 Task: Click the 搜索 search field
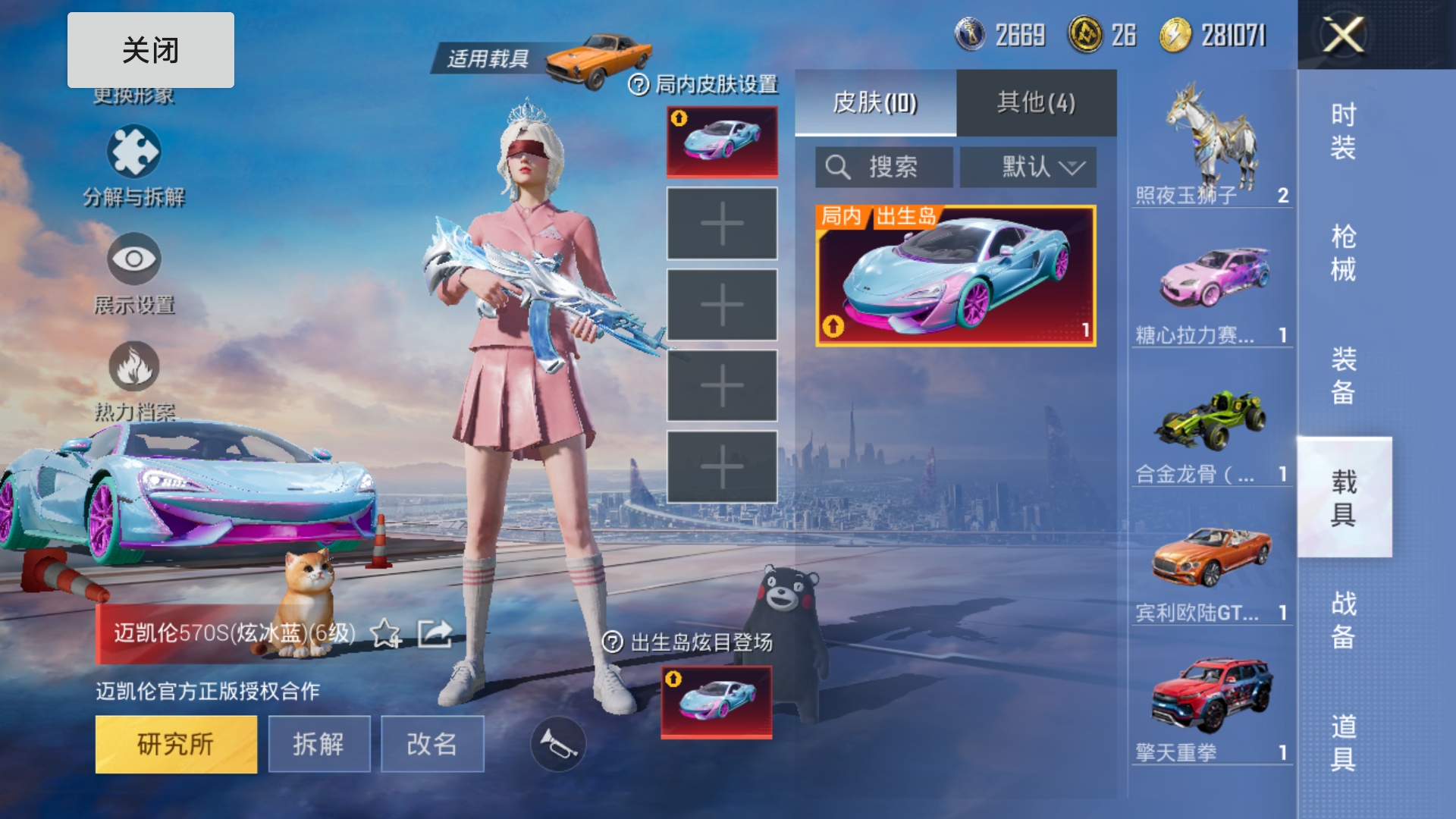click(884, 167)
